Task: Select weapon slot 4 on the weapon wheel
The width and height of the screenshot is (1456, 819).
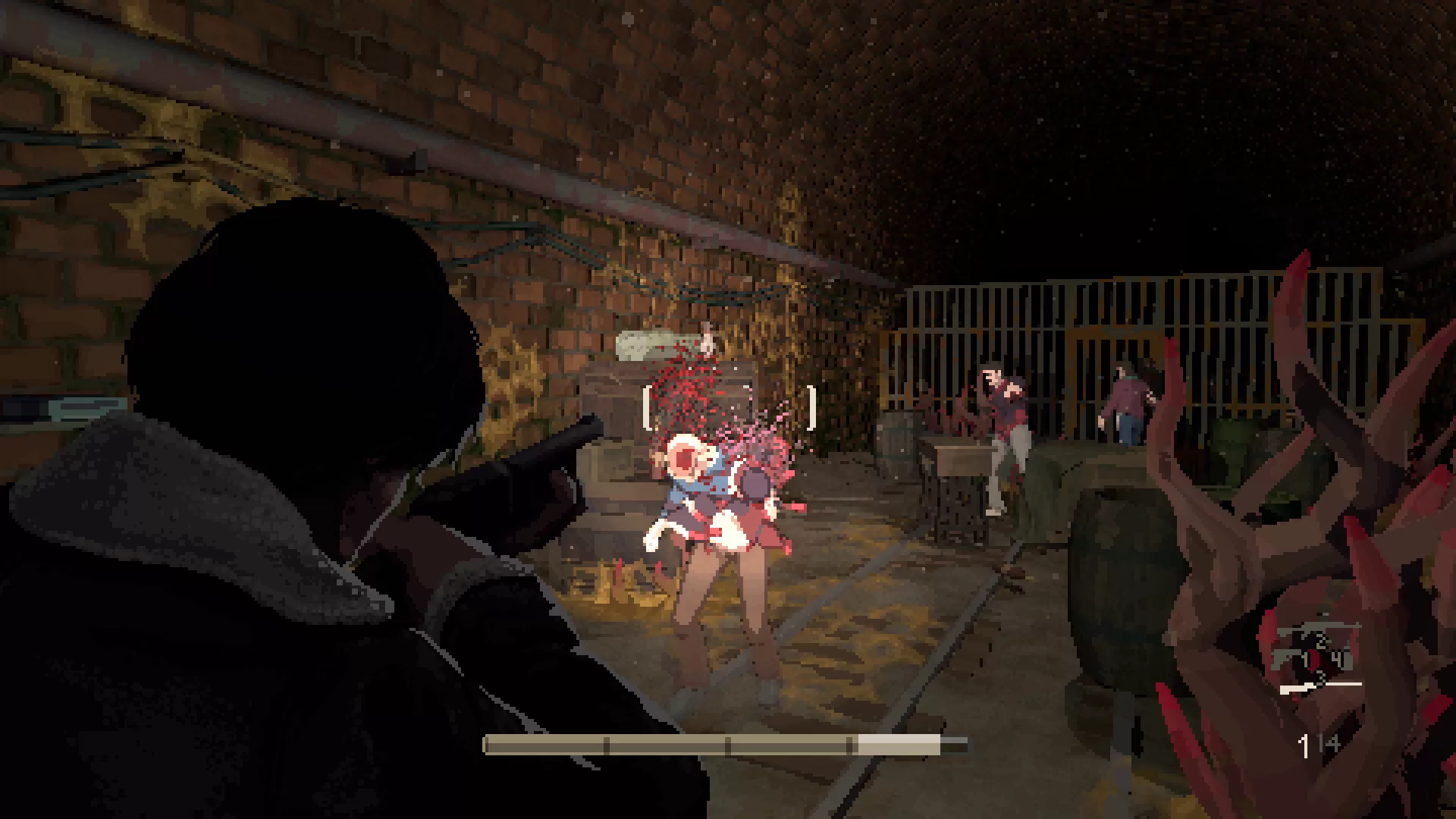Action: click(x=1338, y=656)
